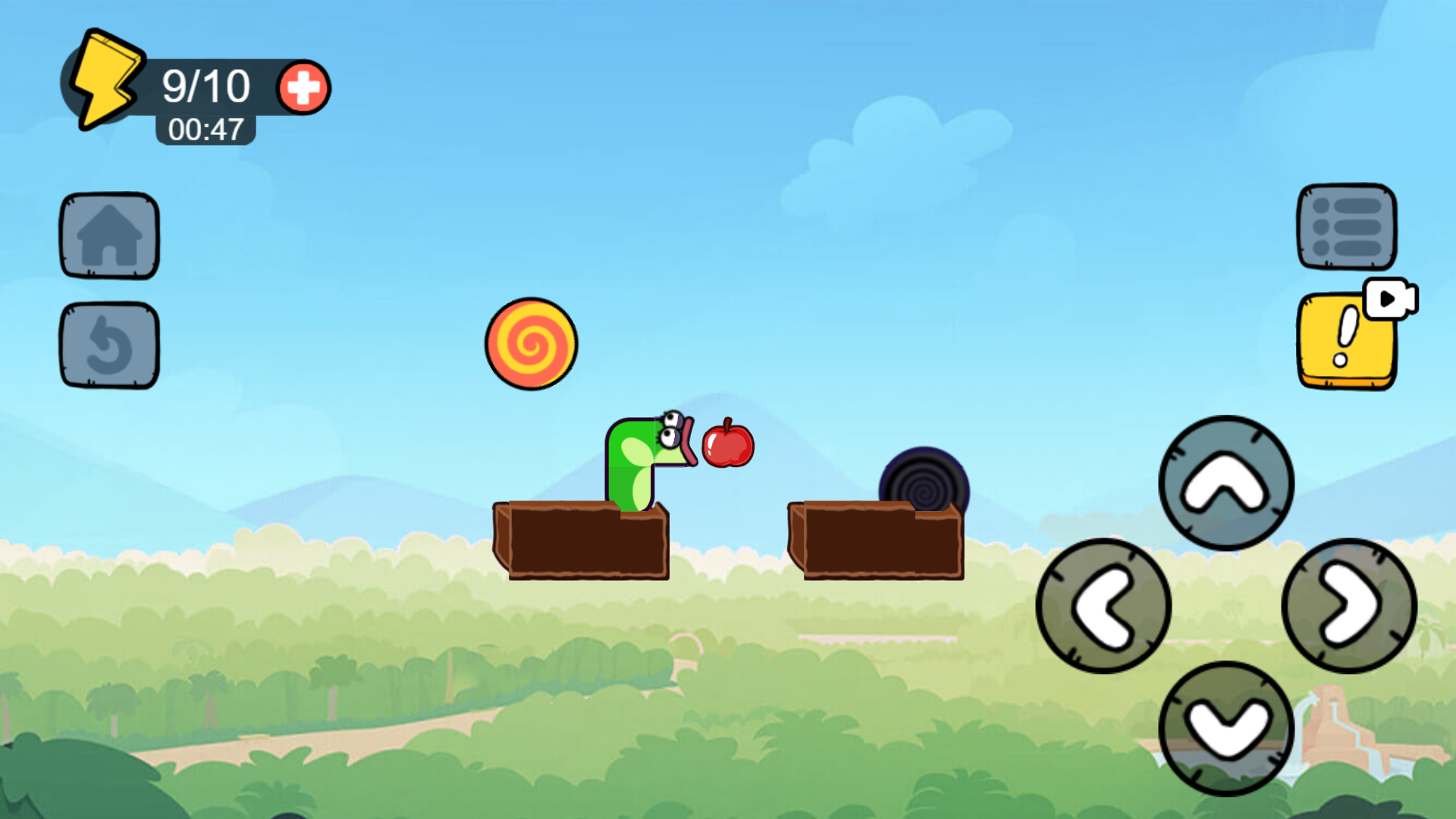Tap the video camera ad badge
The height and width of the screenshot is (819, 1456).
[1389, 299]
